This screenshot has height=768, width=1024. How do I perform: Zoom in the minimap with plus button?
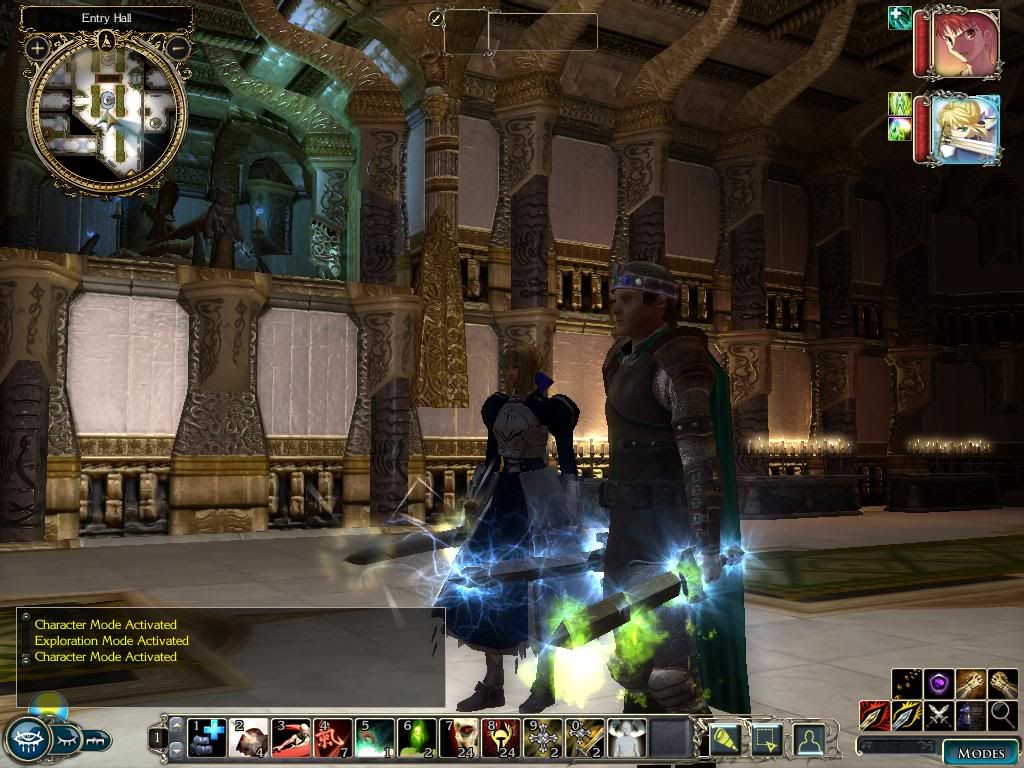[x=37, y=47]
